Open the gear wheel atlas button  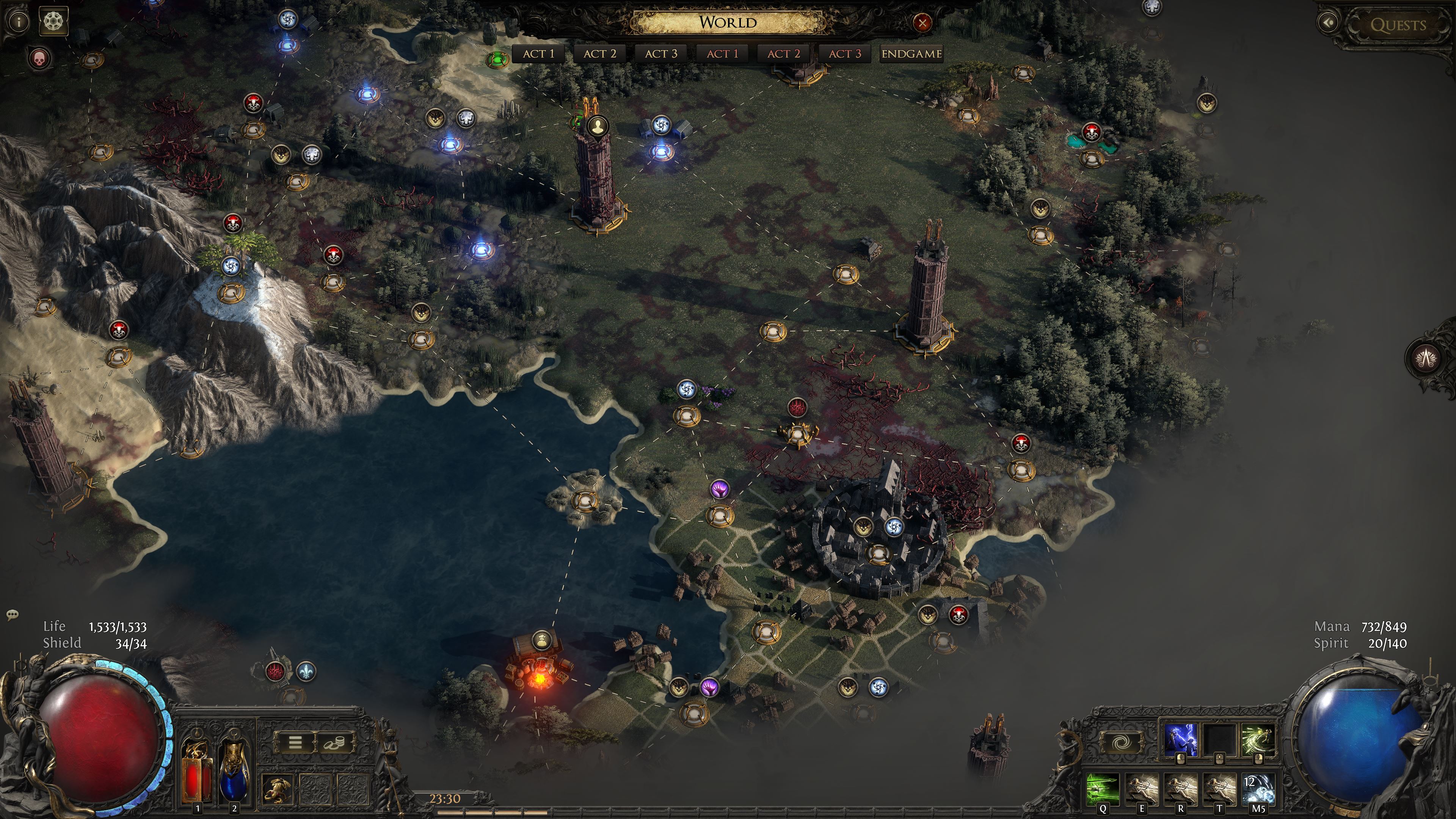[x=54, y=22]
